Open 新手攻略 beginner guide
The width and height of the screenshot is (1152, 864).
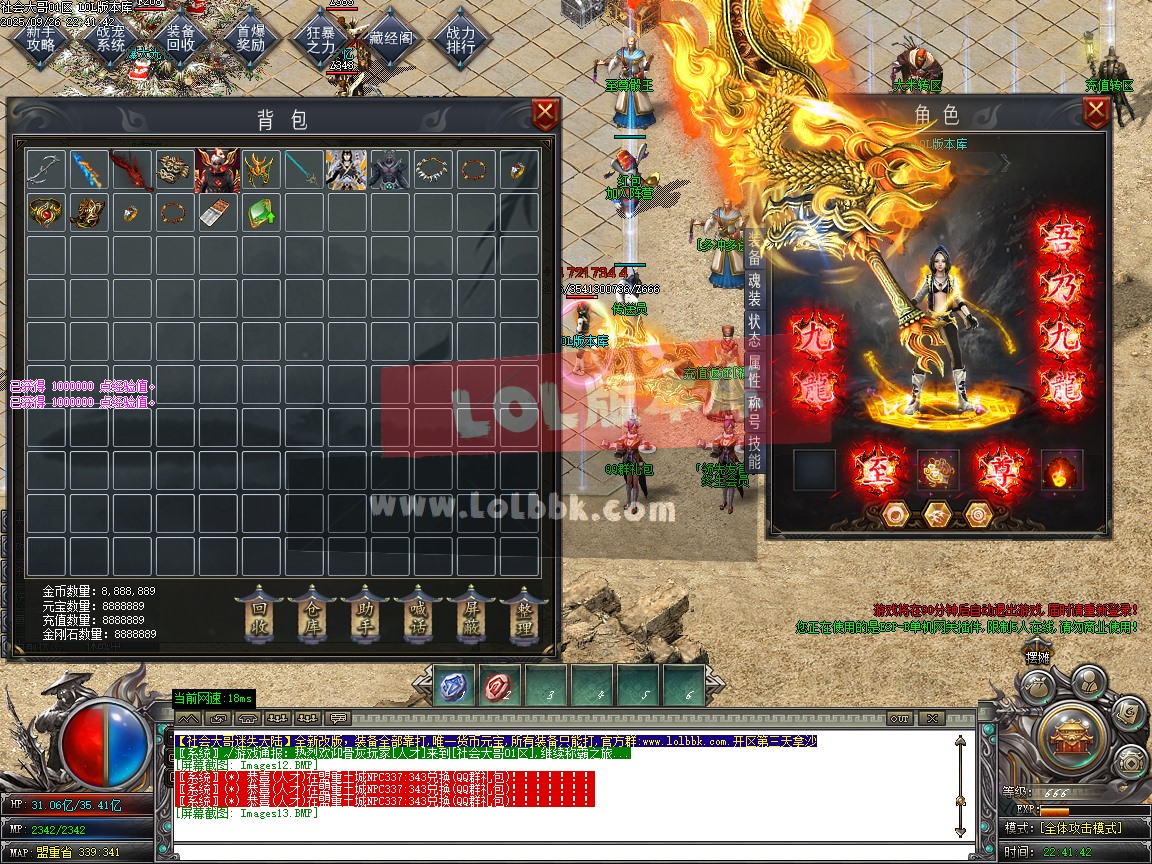click(41, 38)
